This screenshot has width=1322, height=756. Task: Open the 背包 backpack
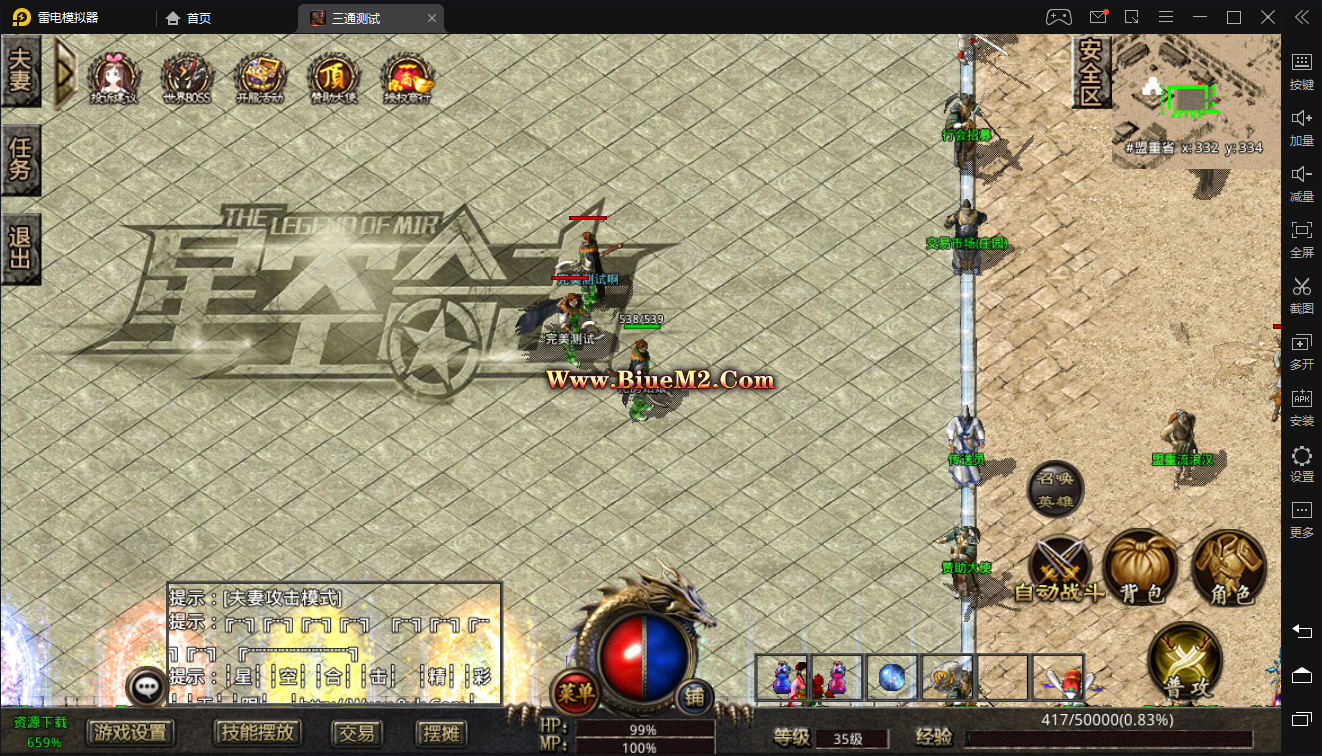click(x=1141, y=568)
